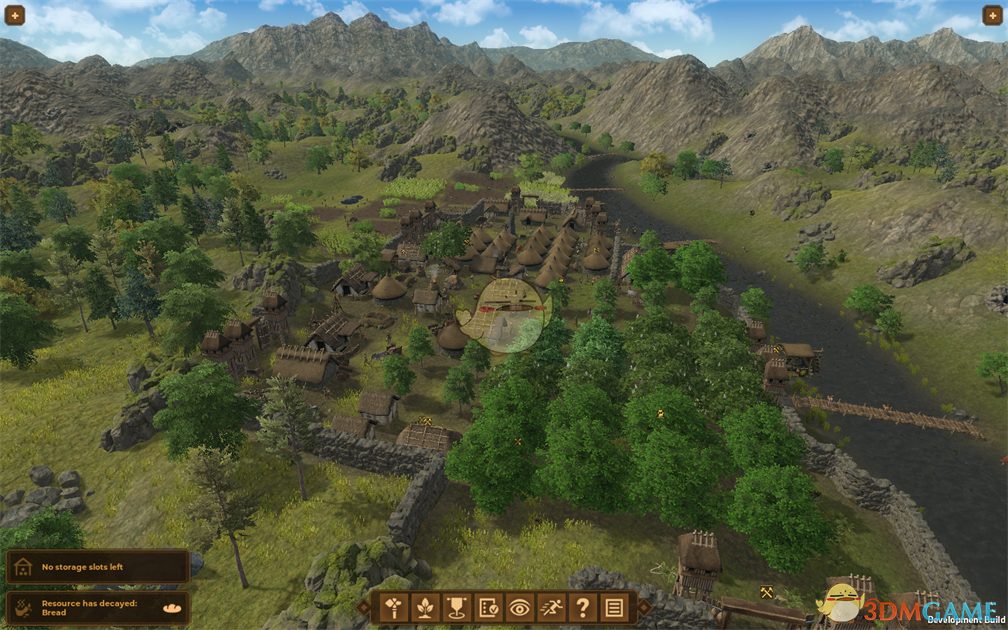The width and height of the screenshot is (1008, 630).
Task: Select the "No storage slots left" notification
Action: point(97,567)
